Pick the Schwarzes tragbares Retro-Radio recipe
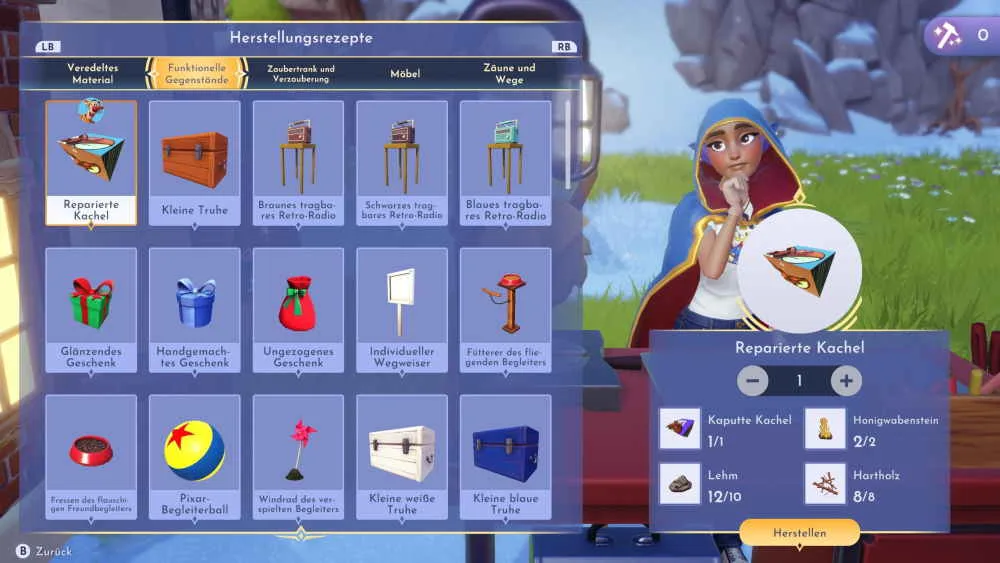Screen dimensions: 1000x563 click(402, 163)
